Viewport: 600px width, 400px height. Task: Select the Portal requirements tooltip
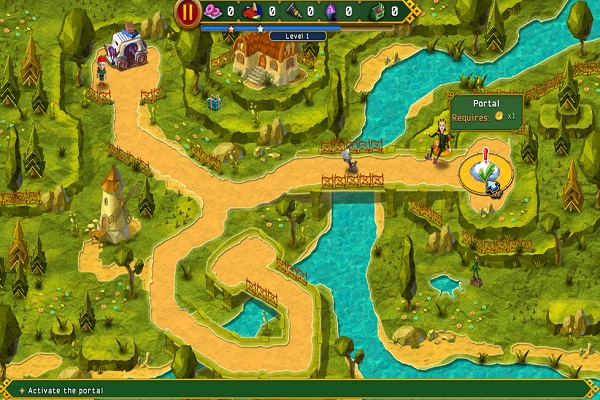point(487,109)
